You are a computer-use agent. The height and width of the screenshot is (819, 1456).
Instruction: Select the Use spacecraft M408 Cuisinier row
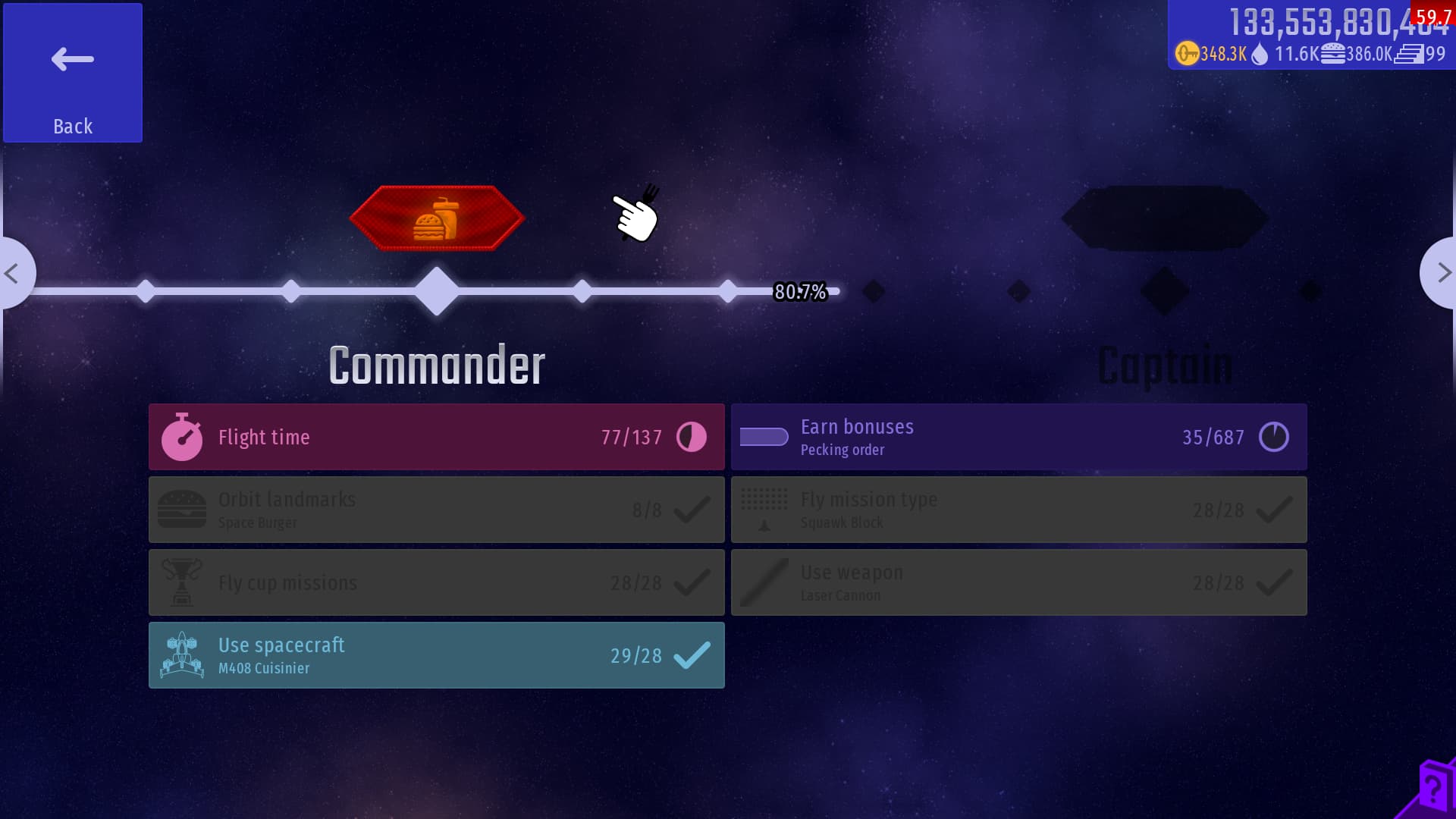click(x=437, y=655)
